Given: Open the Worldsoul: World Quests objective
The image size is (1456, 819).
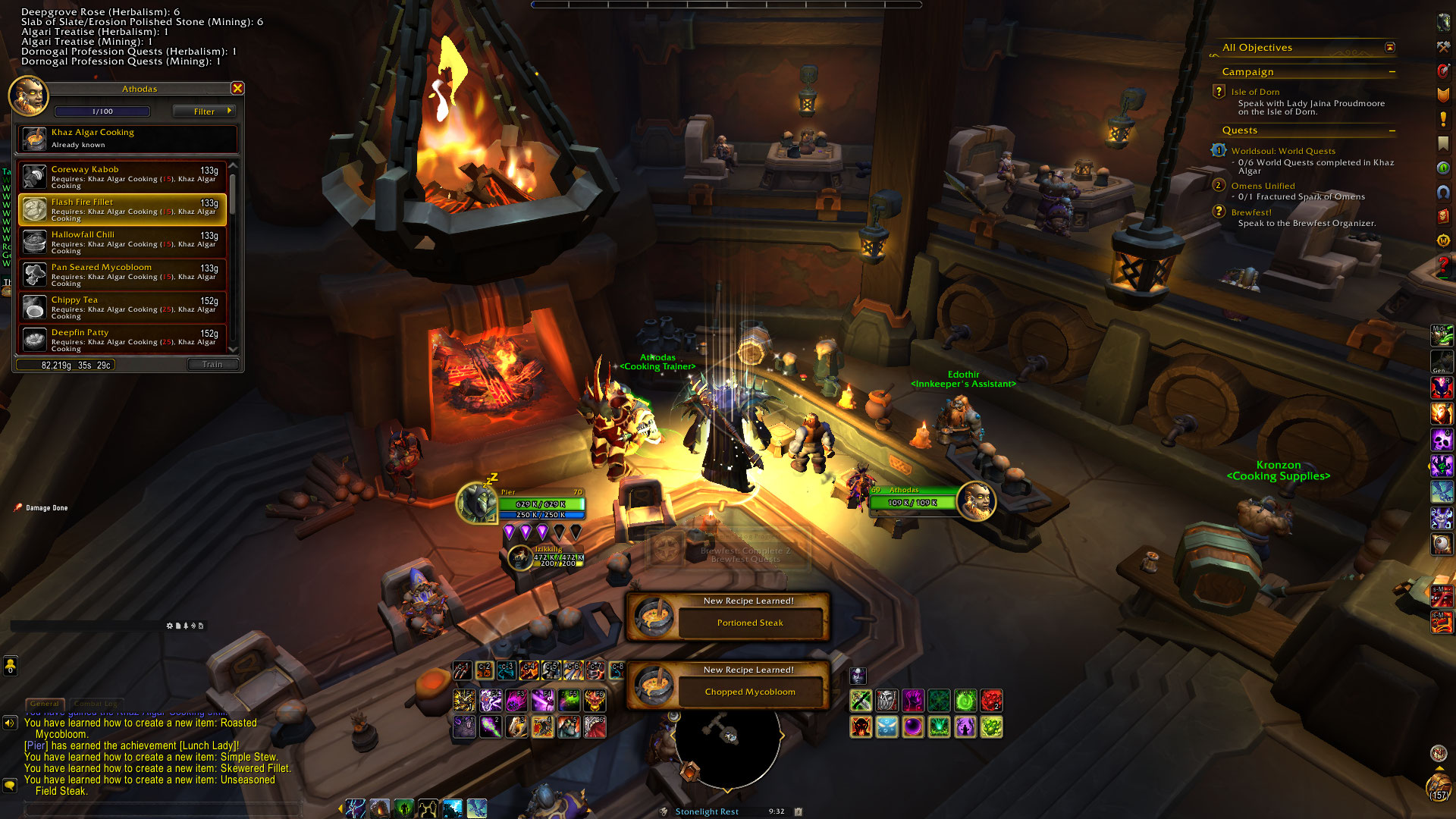Looking at the screenshot, I should [x=1283, y=151].
